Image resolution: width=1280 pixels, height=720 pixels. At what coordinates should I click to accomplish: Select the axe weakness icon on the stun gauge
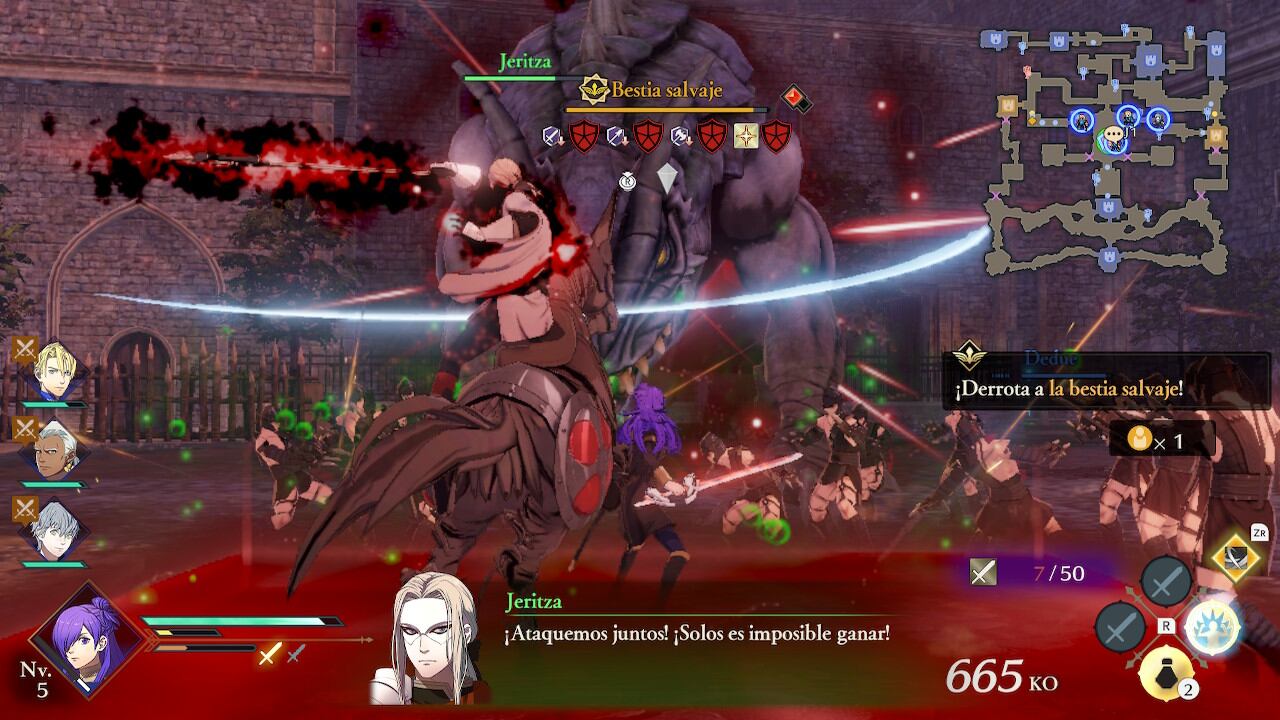tap(681, 136)
